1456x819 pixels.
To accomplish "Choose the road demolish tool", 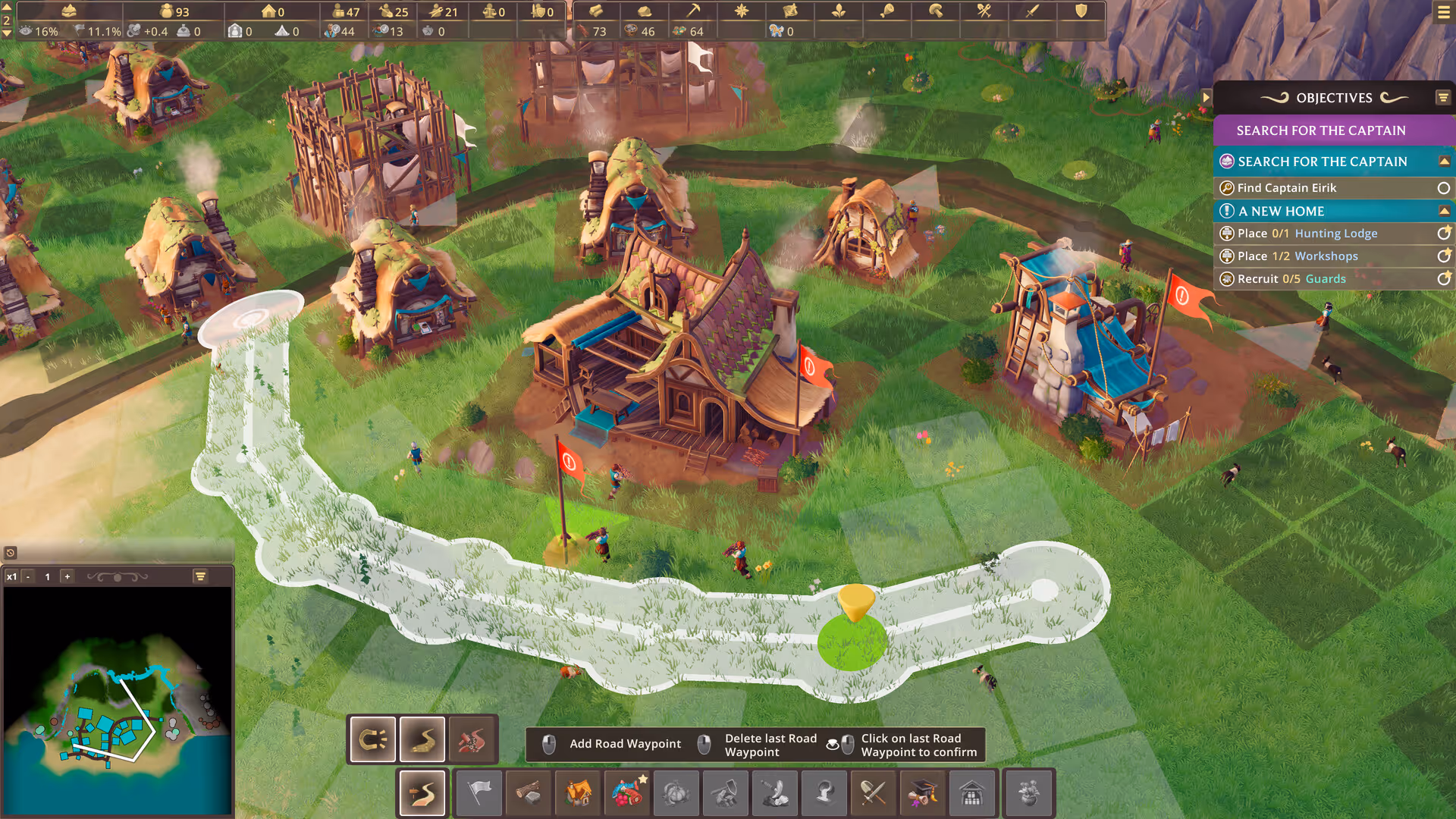I will (x=472, y=739).
